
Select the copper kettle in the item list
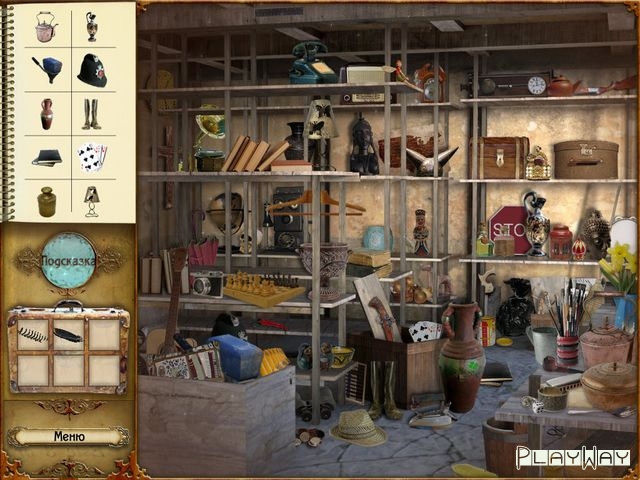(46, 27)
